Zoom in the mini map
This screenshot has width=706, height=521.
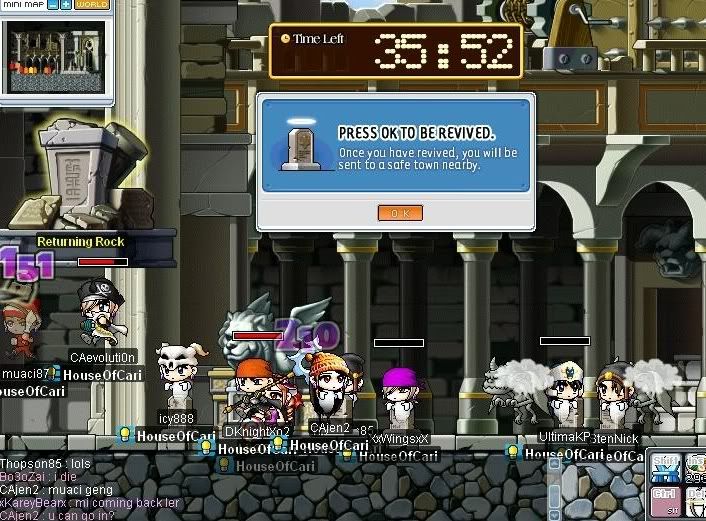tap(66, 5)
